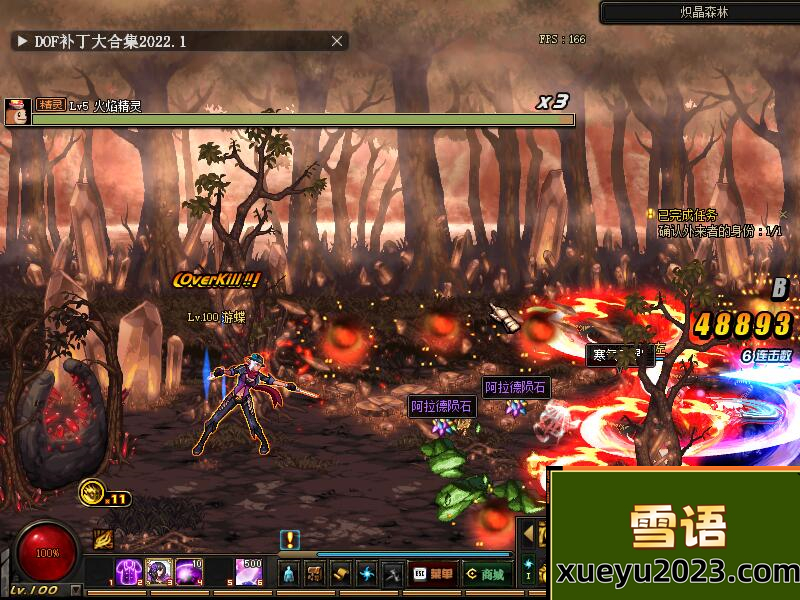
Task: Use the purple orb item in slot 3
Action: click(x=189, y=572)
